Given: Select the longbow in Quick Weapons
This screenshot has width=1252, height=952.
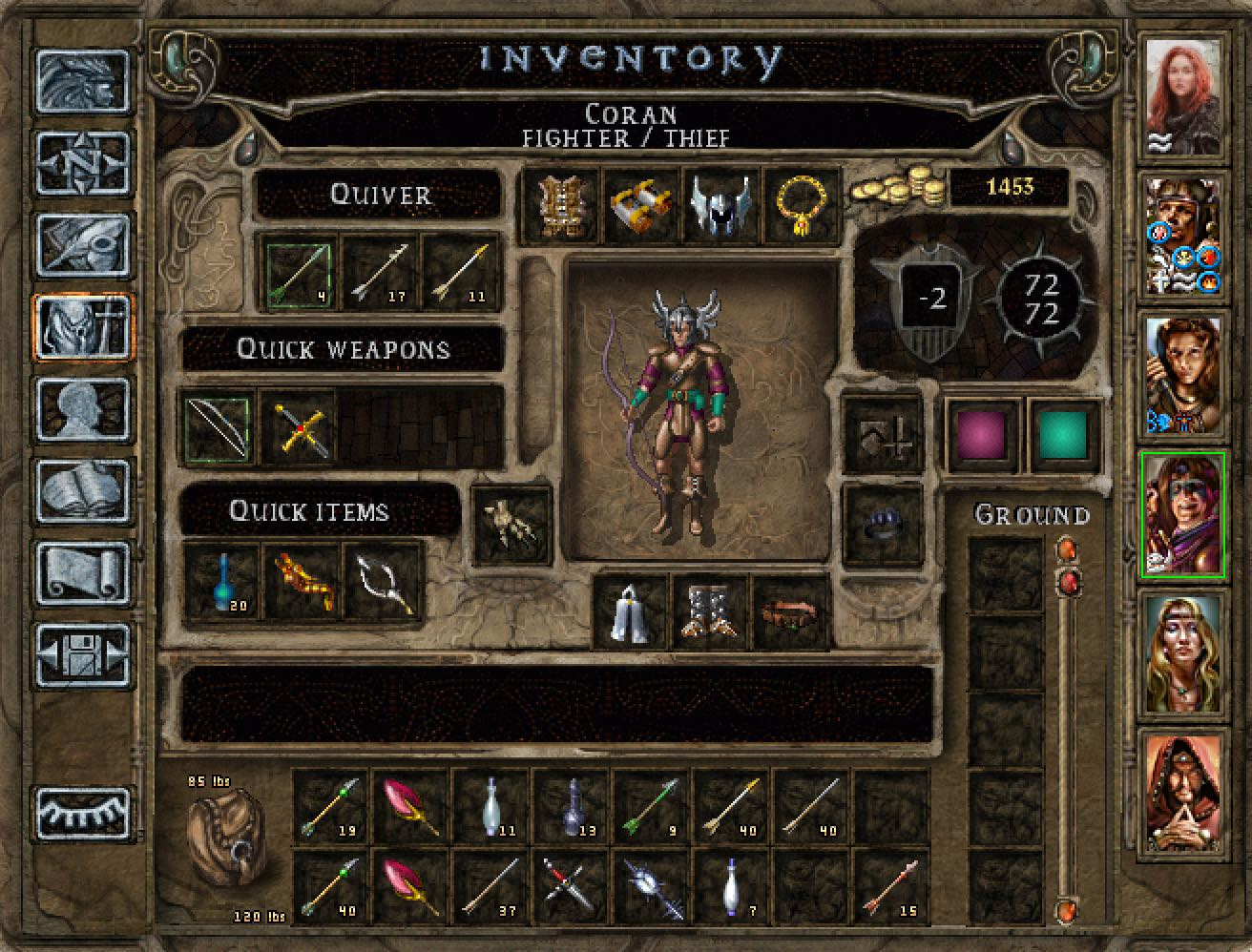Looking at the screenshot, I should [x=218, y=428].
